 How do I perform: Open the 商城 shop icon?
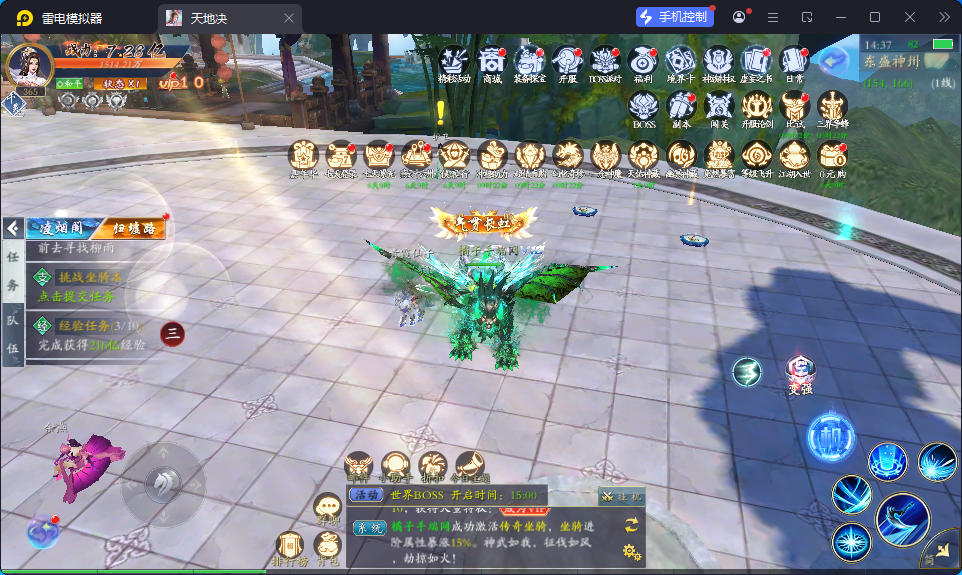(491, 60)
